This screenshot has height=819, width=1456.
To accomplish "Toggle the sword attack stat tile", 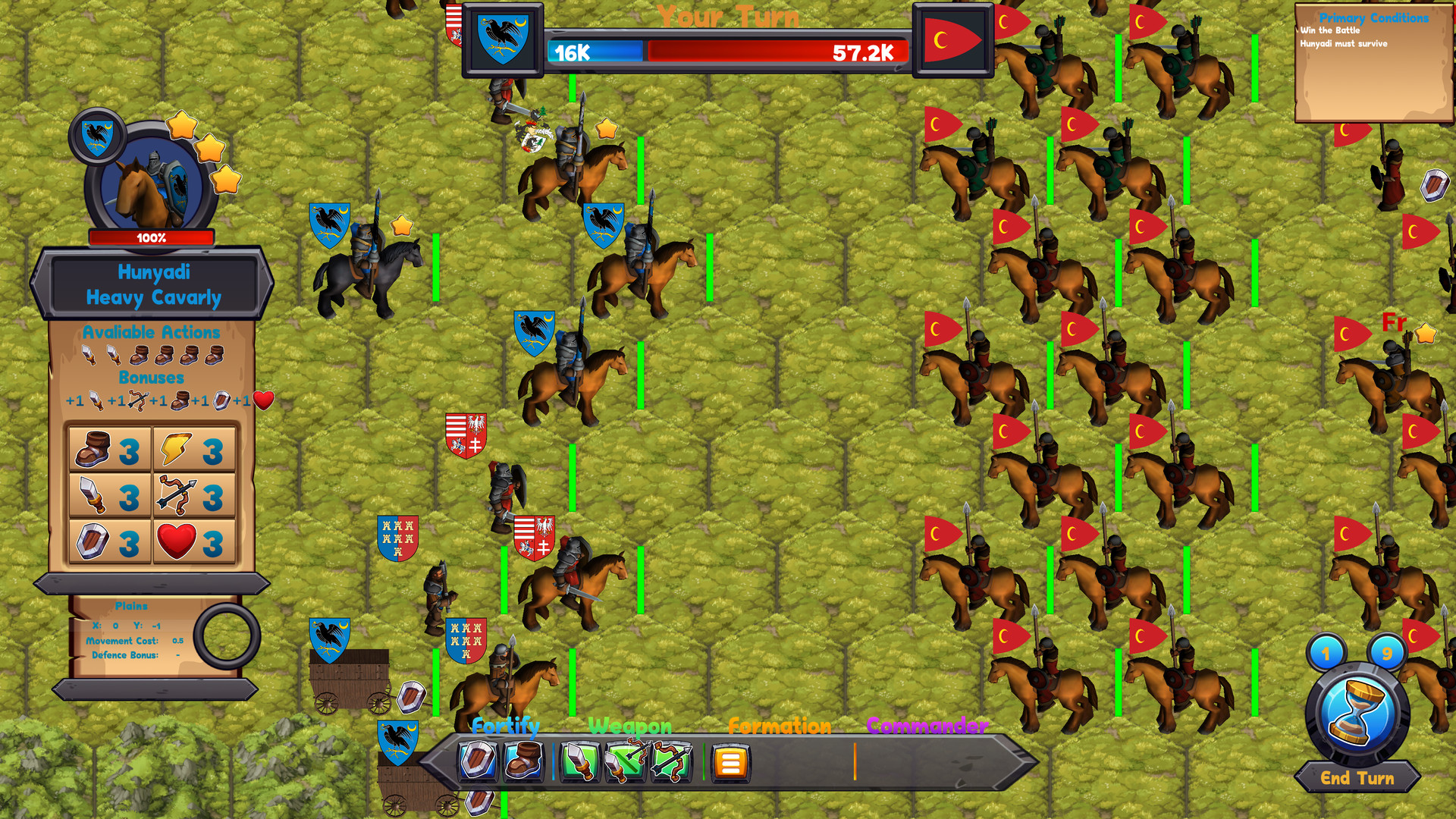I will click(x=108, y=495).
